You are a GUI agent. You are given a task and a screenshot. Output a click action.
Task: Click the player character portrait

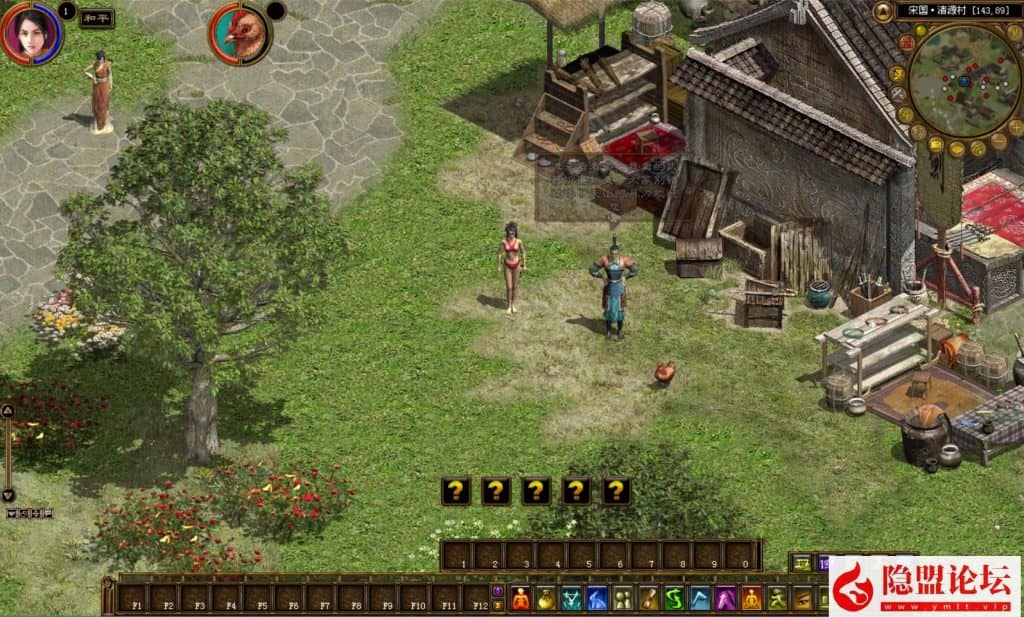pyautogui.click(x=32, y=32)
